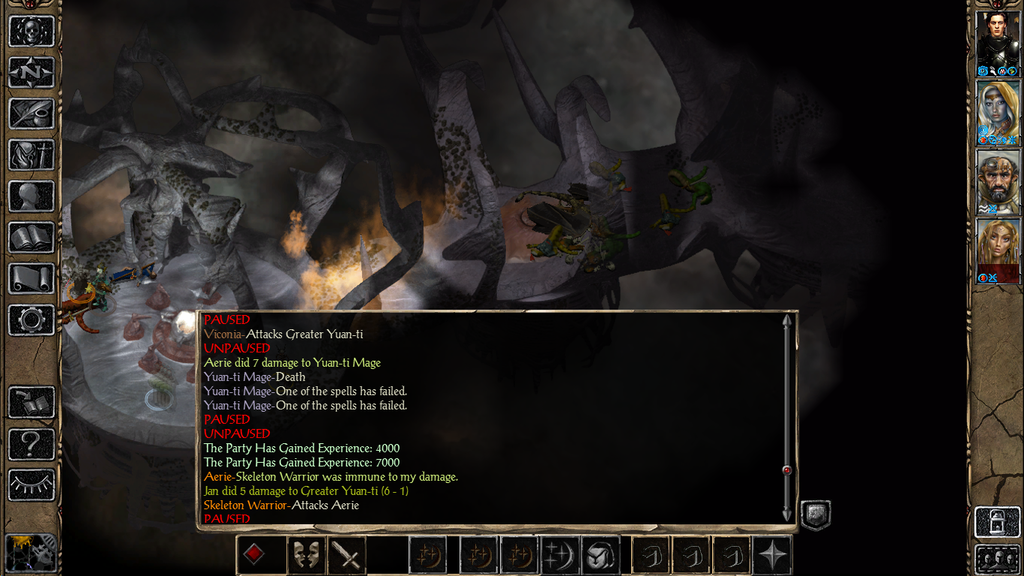Return to game with the skull button
Viewport: 1024px width, 576px height.
(31, 31)
